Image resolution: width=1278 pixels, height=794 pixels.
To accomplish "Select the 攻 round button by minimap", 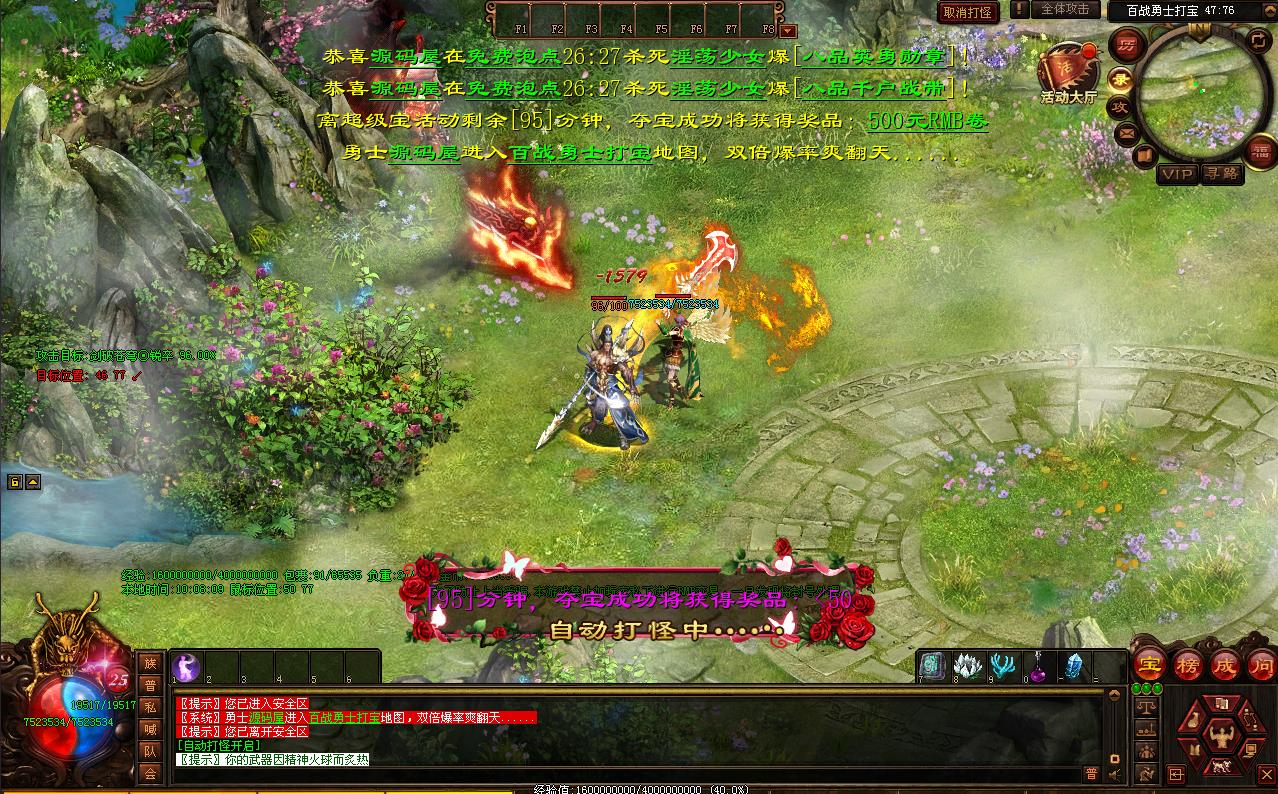I will pos(1120,106).
